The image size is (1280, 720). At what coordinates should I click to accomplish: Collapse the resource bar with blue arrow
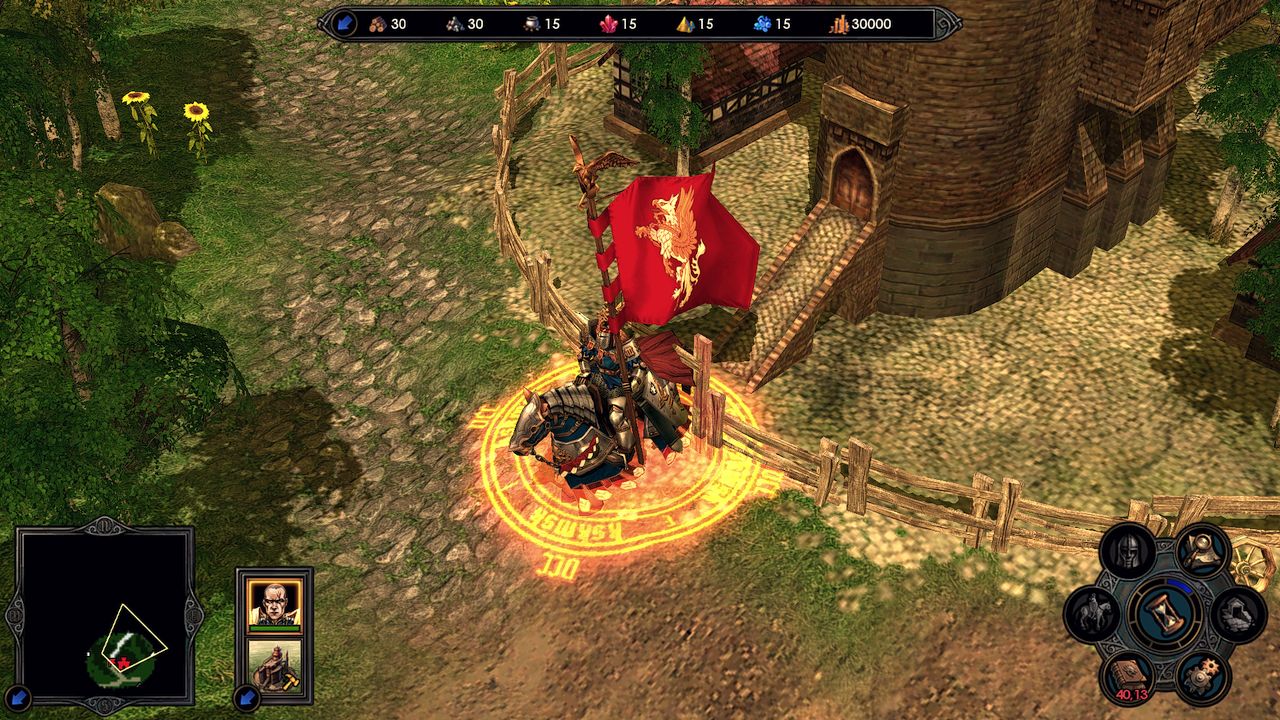pyautogui.click(x=345, y=24)
